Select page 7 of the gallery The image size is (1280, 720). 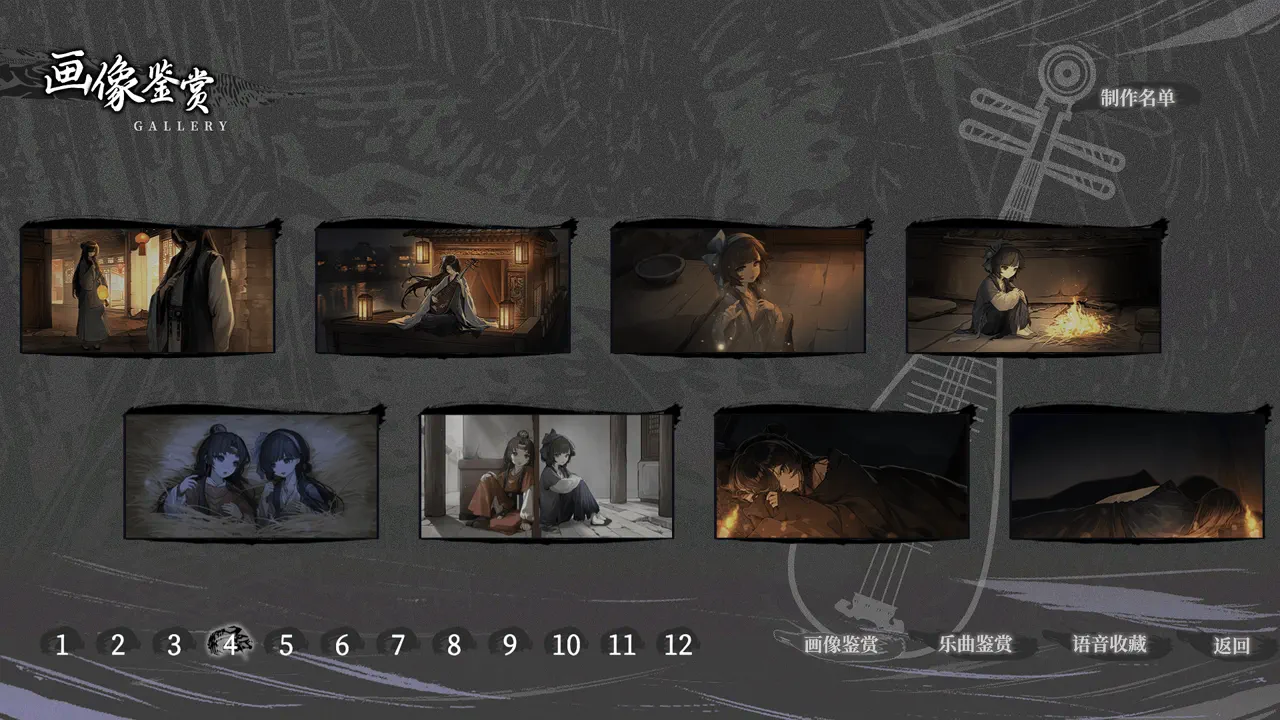click(x=396, y=646)
